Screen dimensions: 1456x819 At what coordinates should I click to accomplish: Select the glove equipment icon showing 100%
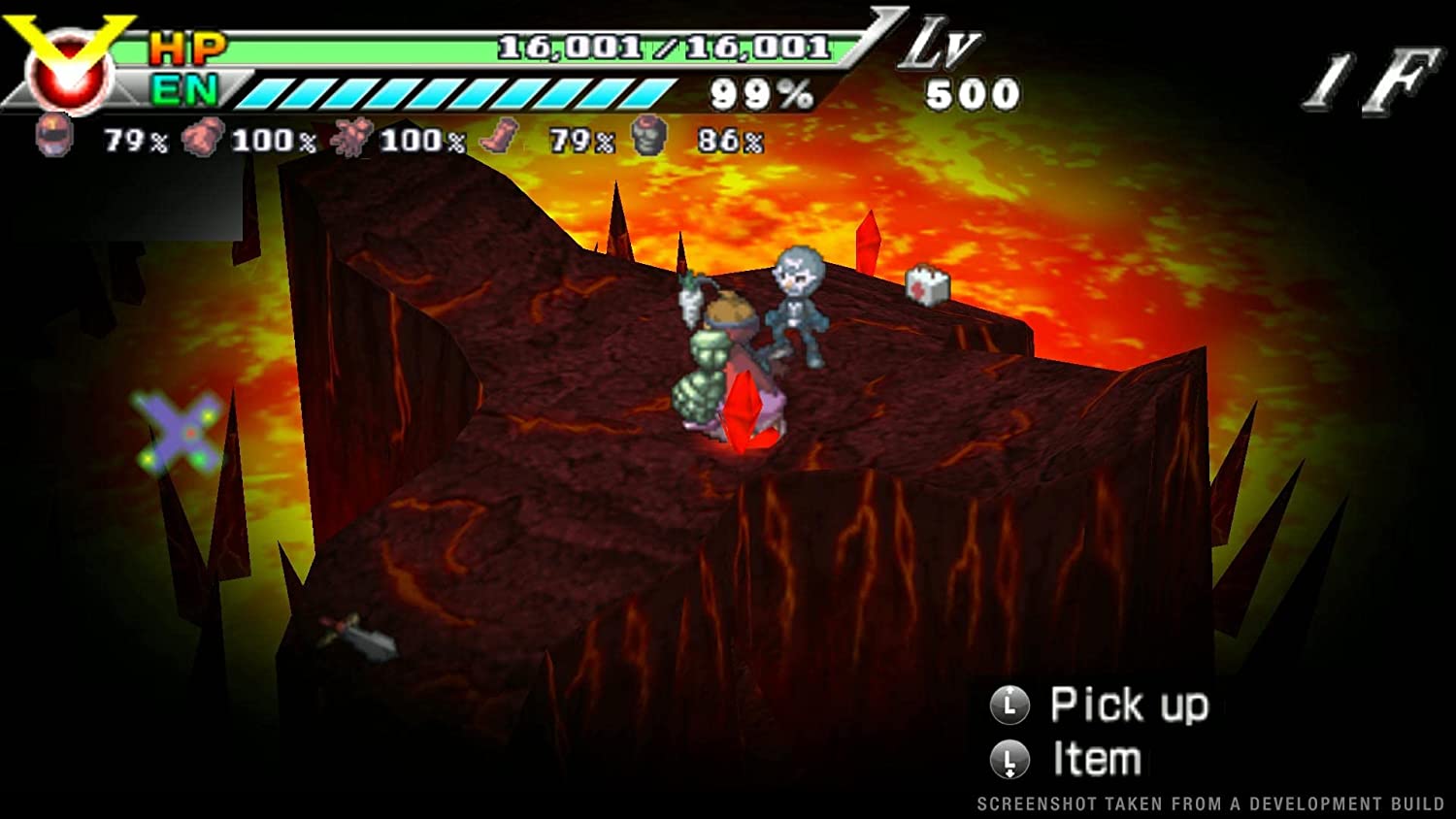tap(204, 138)
